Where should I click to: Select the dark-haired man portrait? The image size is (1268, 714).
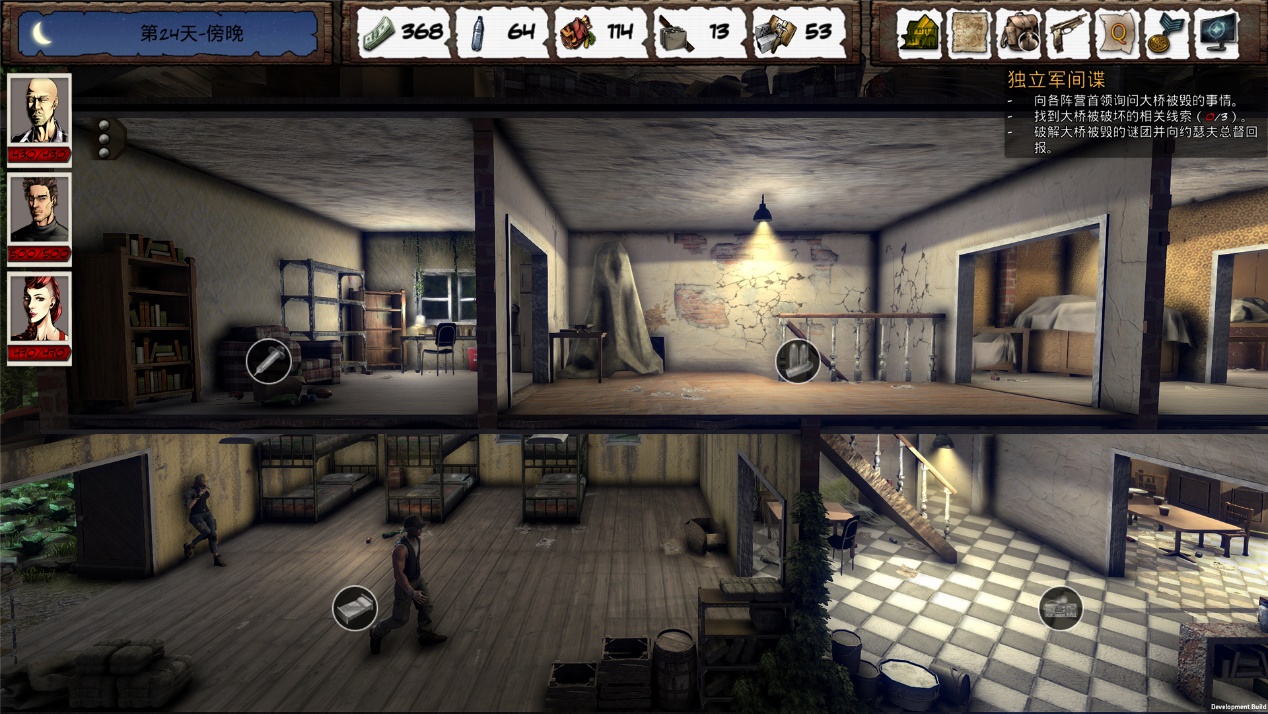coord(40,208)
